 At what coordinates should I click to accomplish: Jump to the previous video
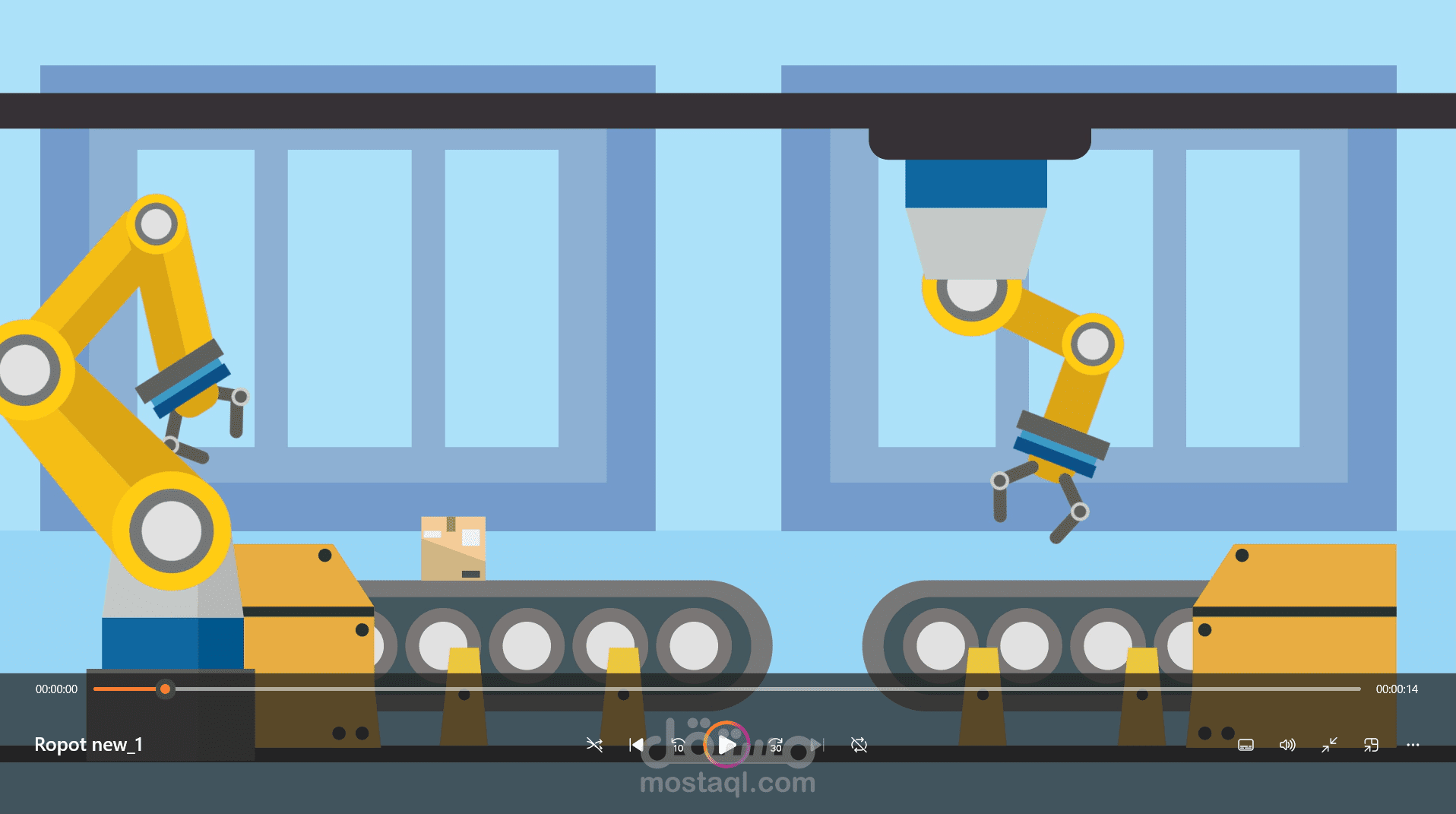pyautogui.click(x=637, y=746)
